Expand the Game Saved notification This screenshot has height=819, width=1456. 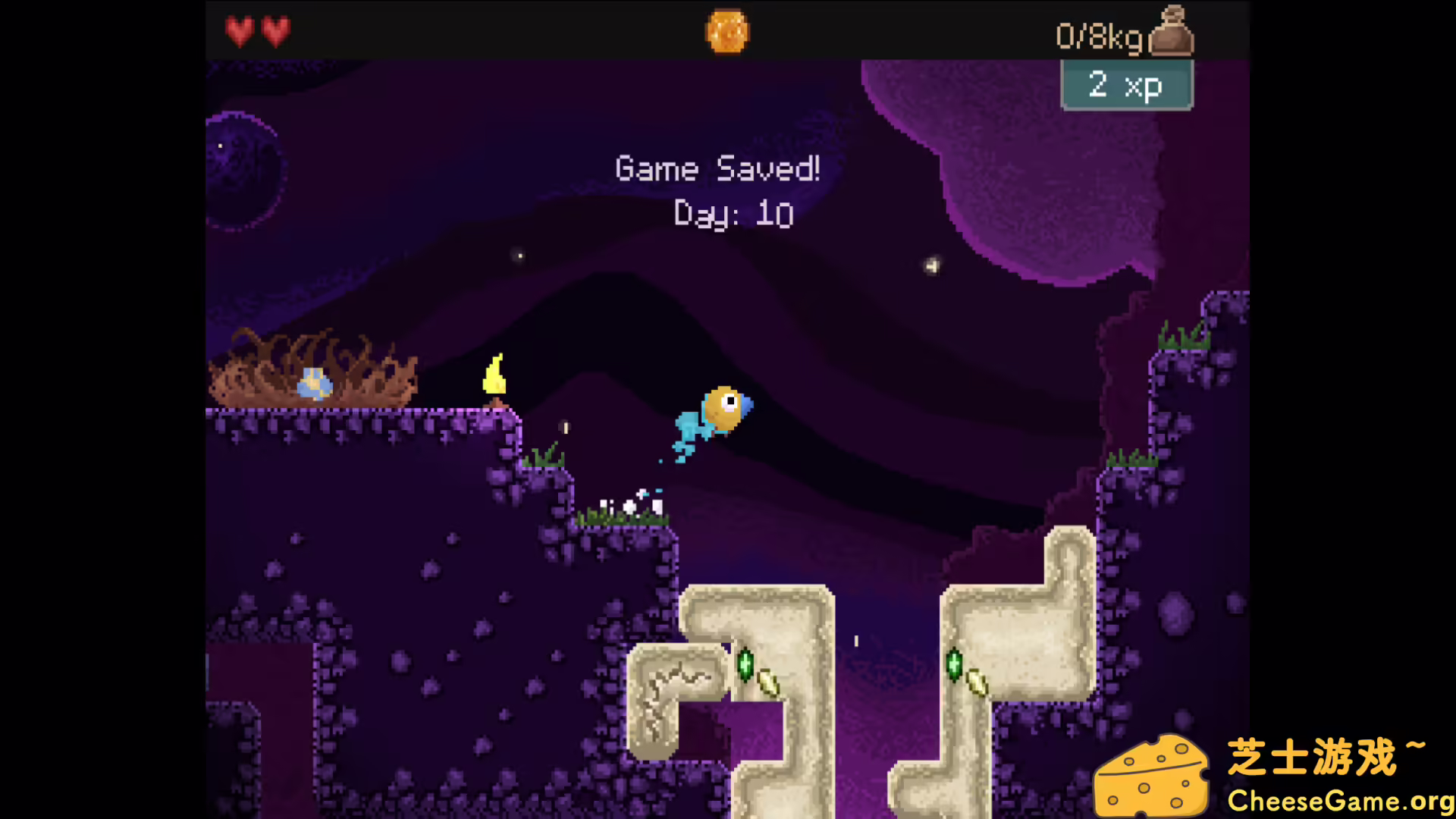click(717, 168)
